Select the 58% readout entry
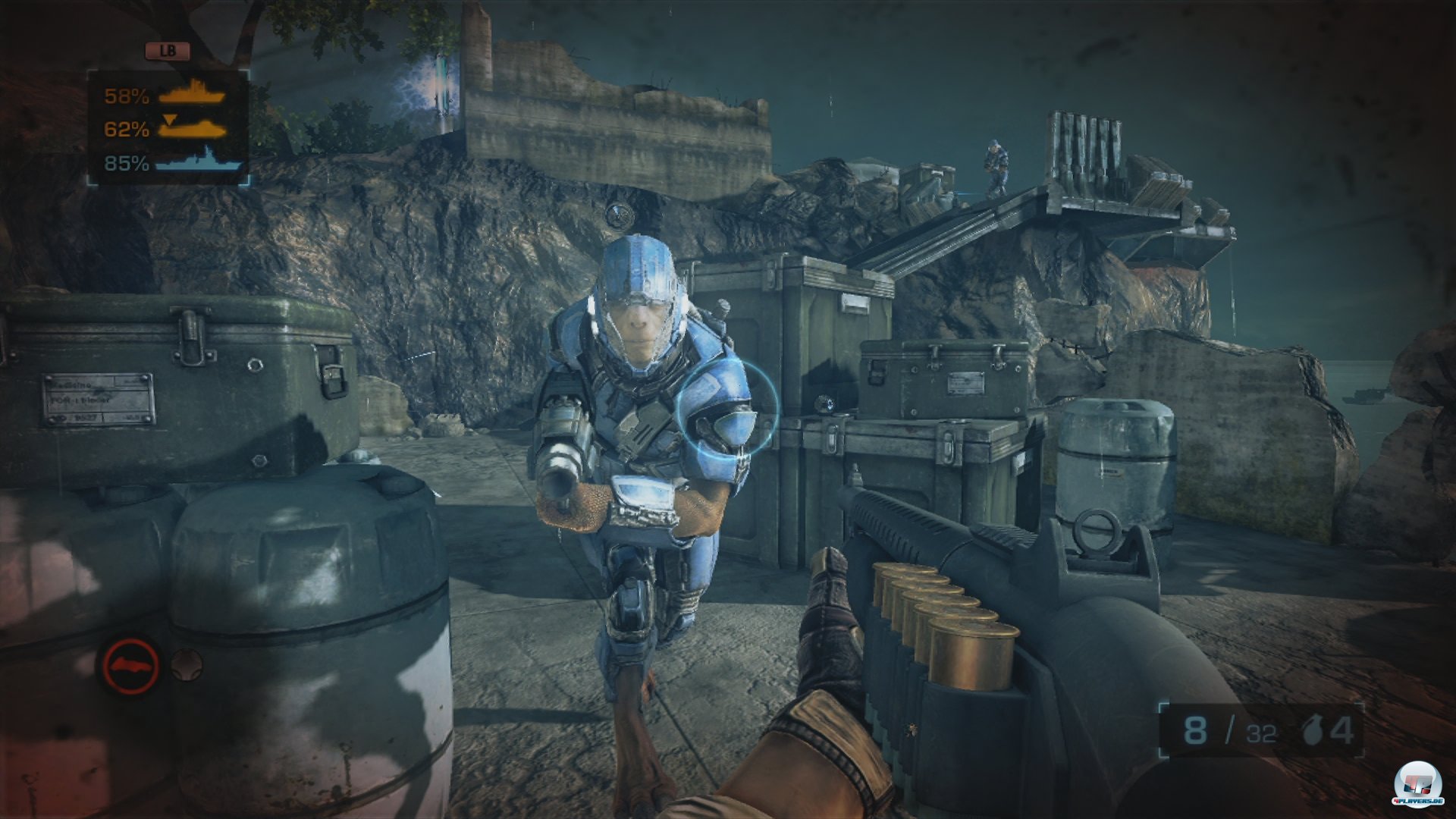 127,97
